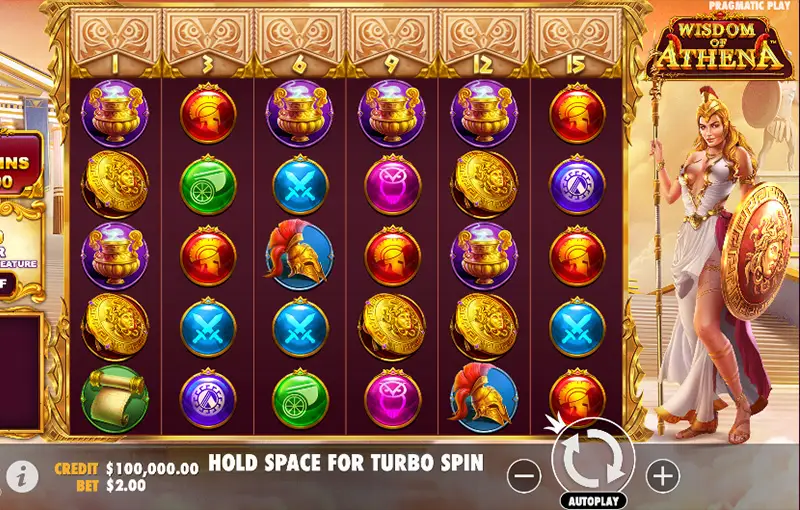Open the game info panel
The height and width of the screenshot is (510, 800).
pyautogui.click(x=22, y=477)
